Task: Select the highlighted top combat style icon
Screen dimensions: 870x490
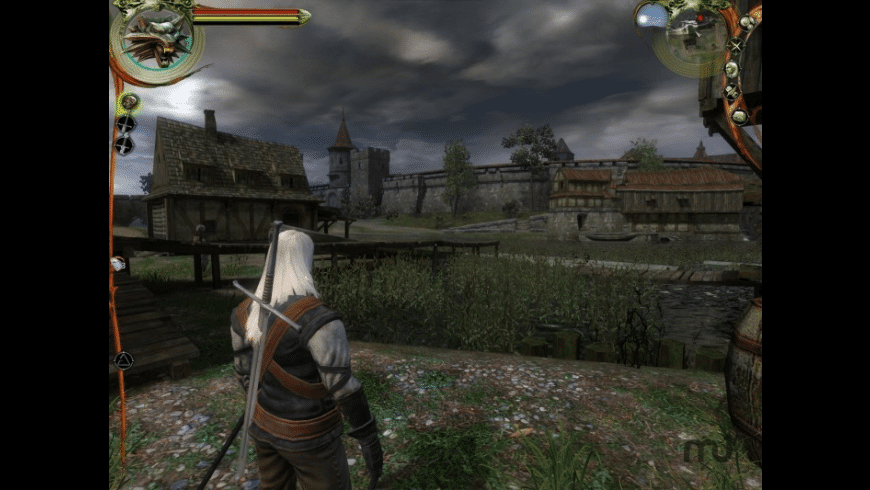Action: point(128,101)
